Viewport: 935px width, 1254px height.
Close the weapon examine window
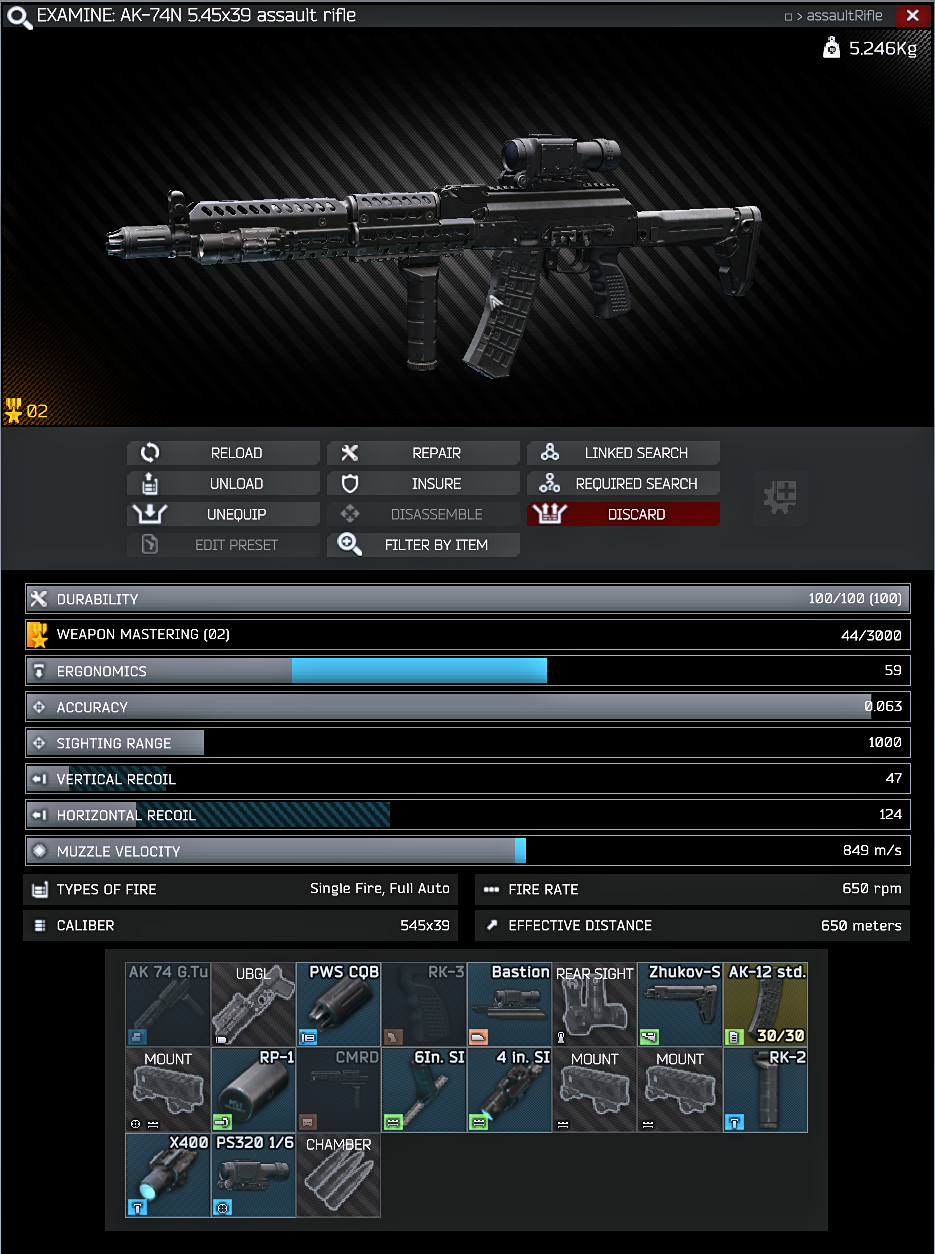pos(912,16)
